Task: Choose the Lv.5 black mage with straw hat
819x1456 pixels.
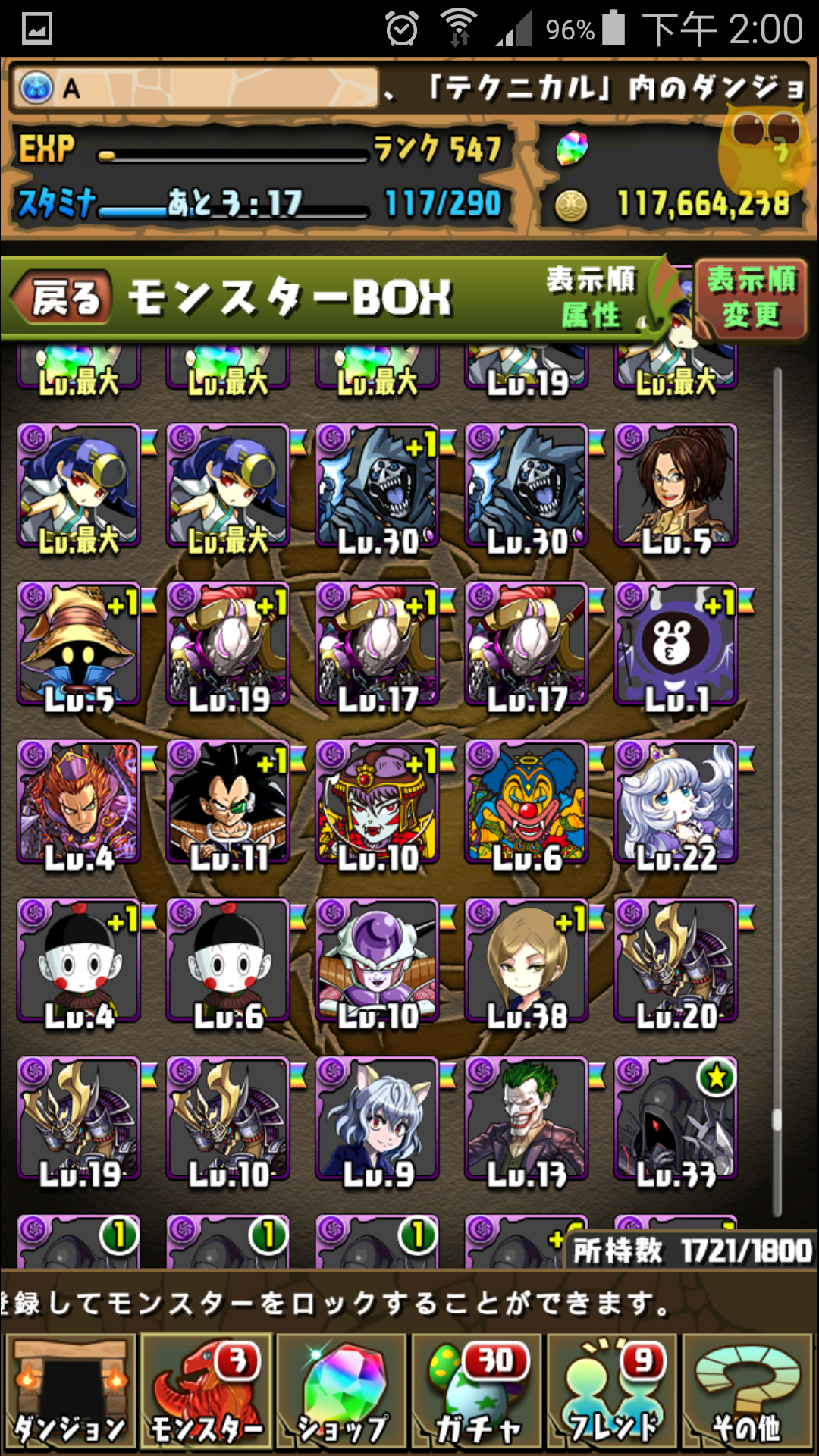Action: [79, 645]
